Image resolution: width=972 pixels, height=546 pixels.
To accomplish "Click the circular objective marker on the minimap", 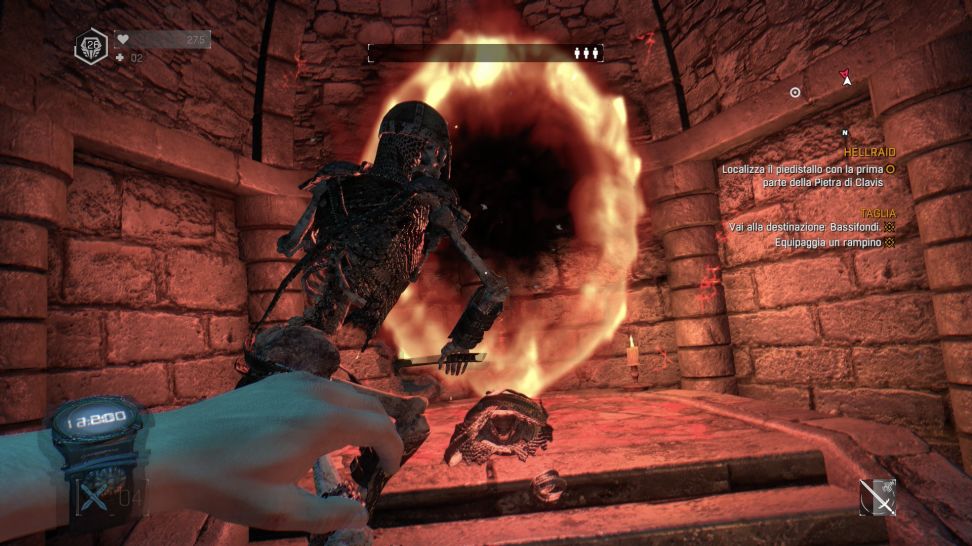I will point(795,92).
